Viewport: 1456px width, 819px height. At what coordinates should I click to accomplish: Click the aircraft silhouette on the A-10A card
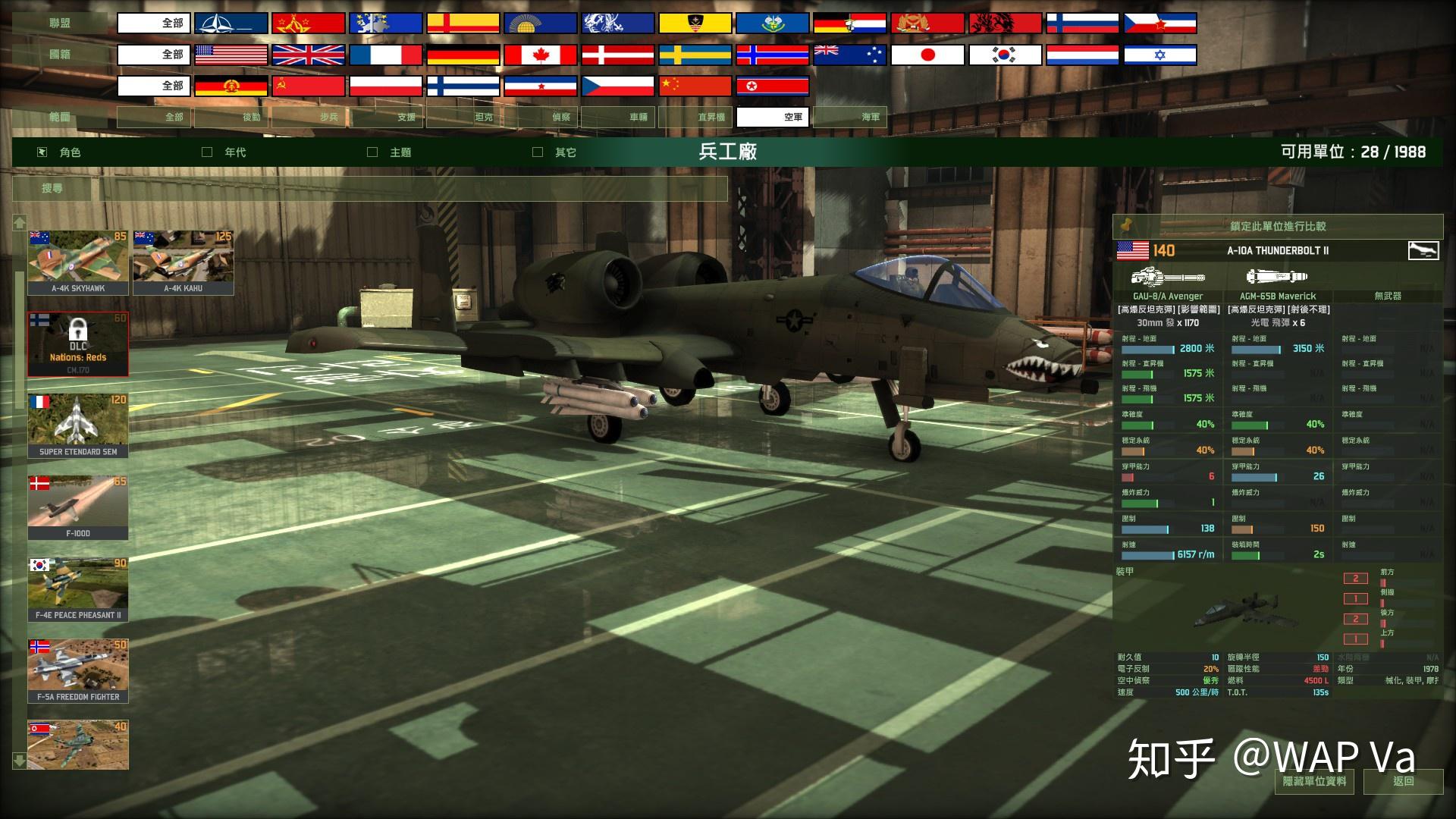[1424, 251]
